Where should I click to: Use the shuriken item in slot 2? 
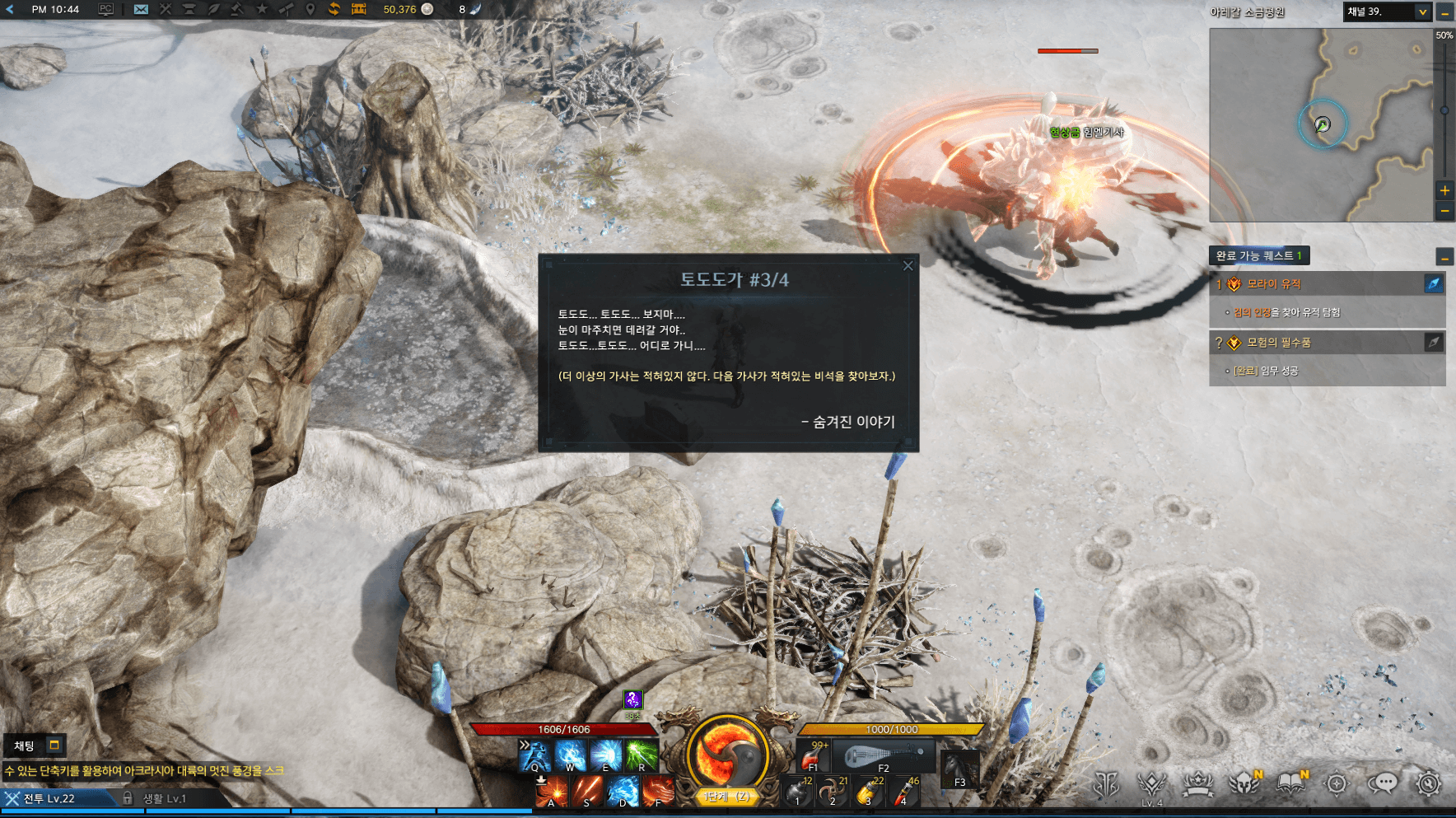click(x=833, y=792)
